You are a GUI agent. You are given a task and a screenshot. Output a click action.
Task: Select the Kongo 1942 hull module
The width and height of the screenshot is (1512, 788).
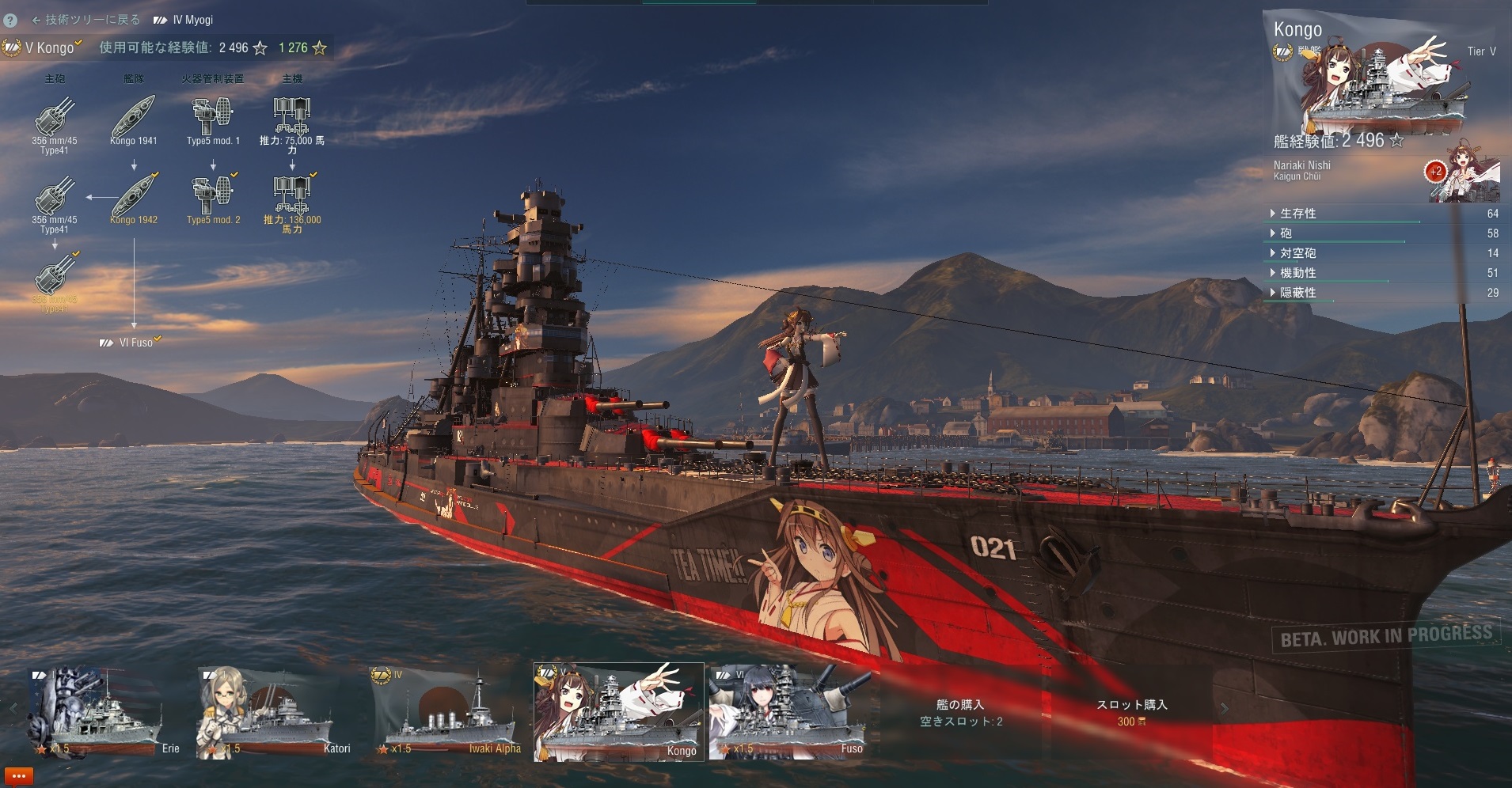[133, 198]
